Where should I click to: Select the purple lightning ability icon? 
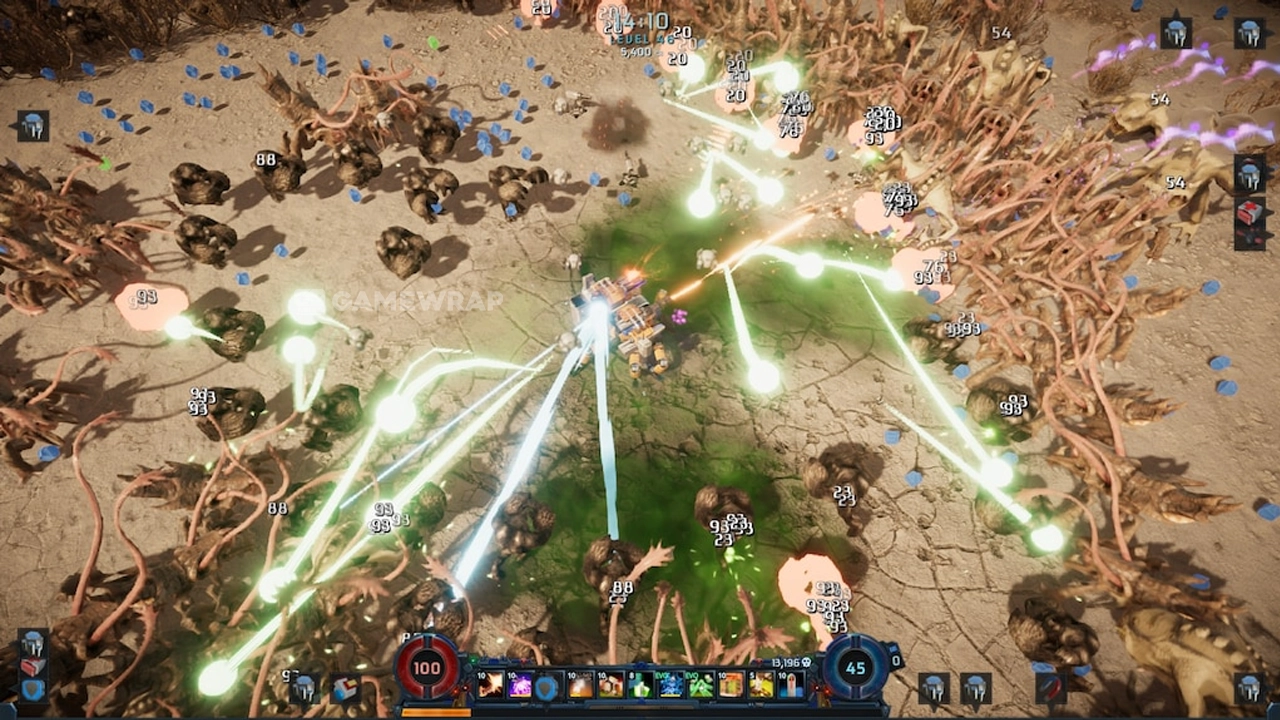[x=521, y=686]
